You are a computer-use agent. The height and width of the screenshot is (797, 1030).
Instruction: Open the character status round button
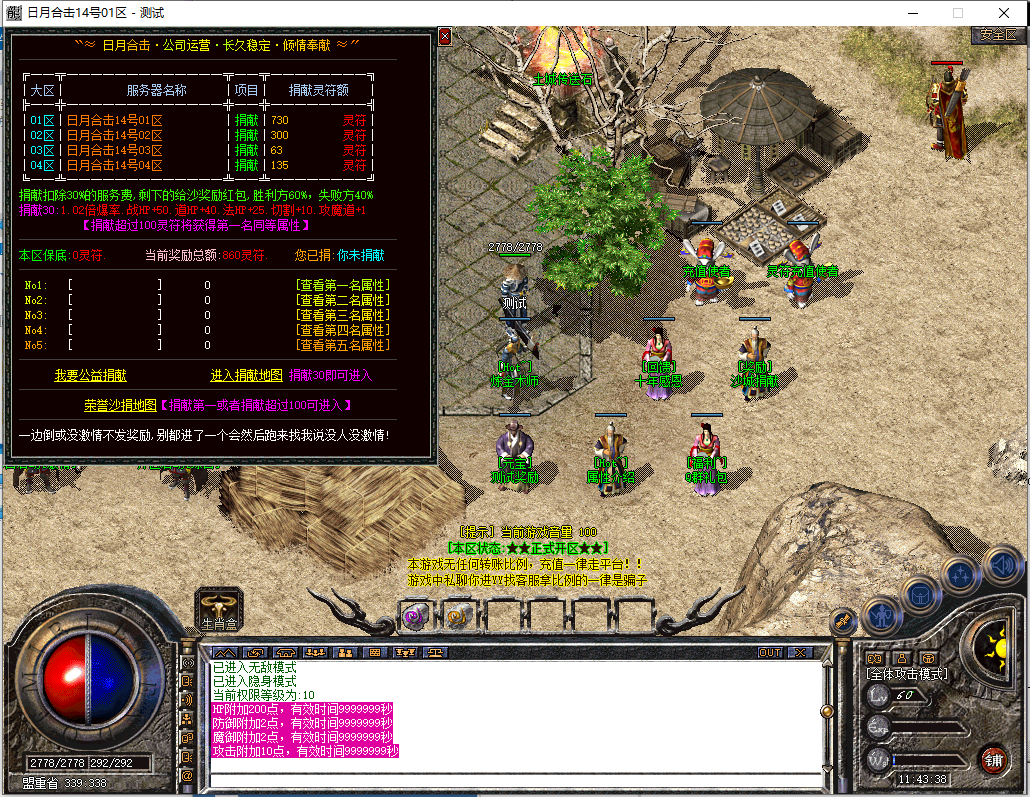coord(883,615)
